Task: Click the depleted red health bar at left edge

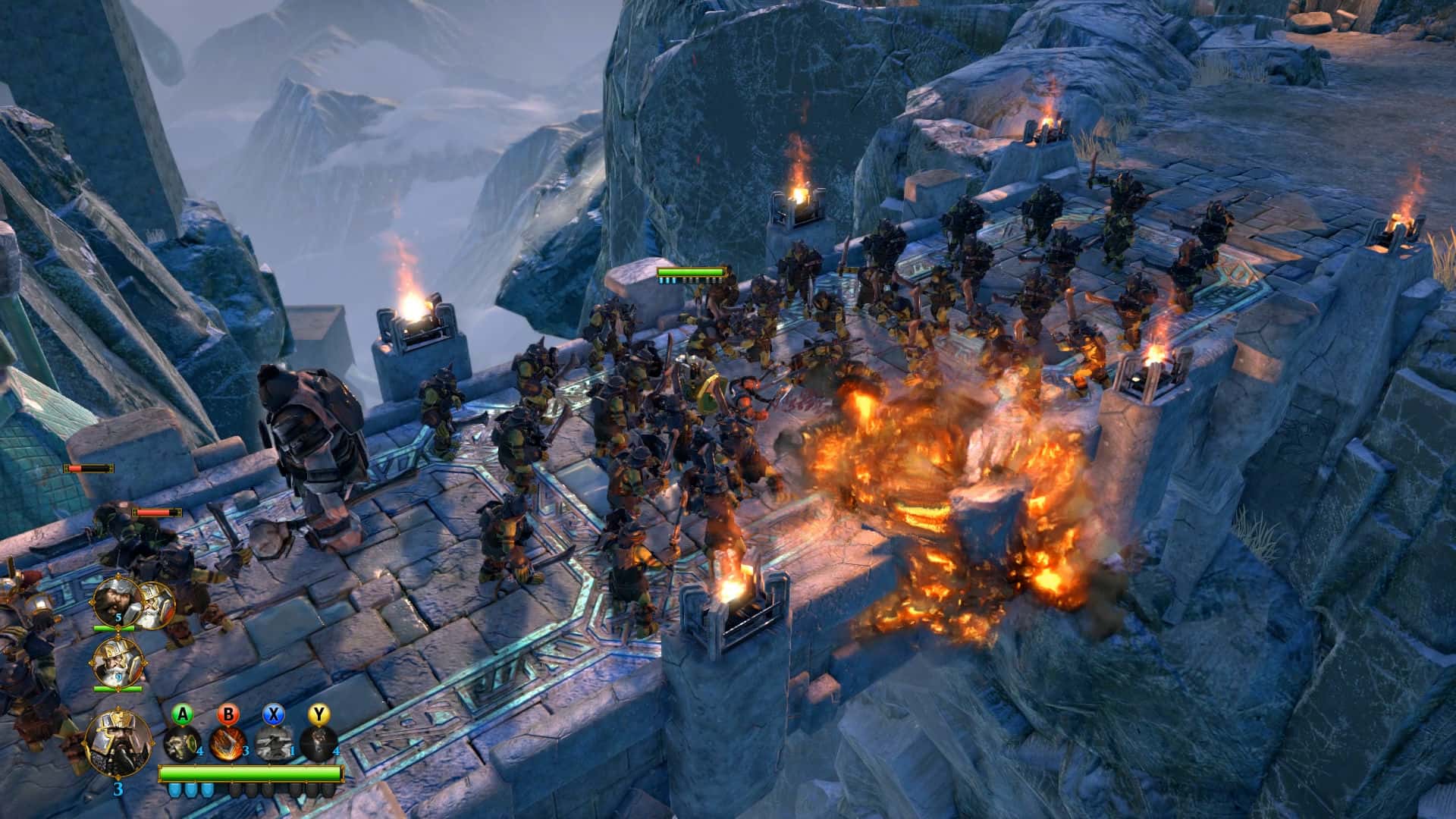Action: (x=88, y=469)
